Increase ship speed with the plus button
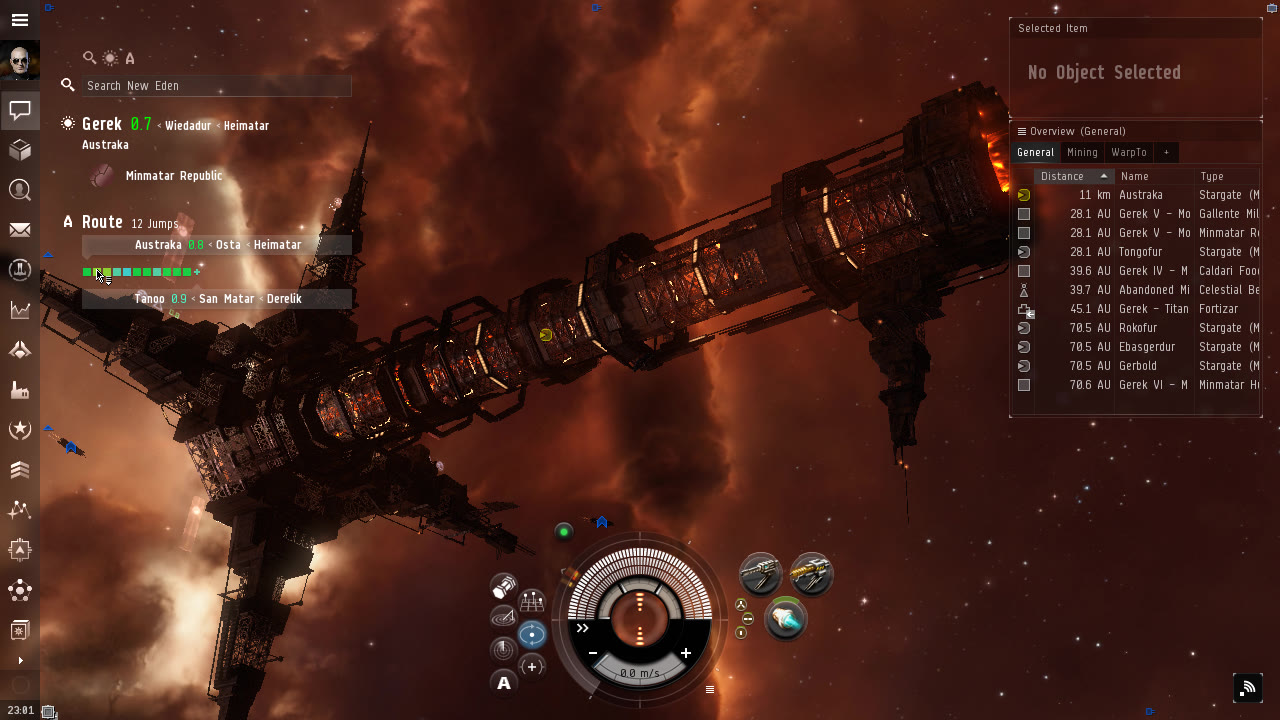Image resolution: width=1280 pixels, height=720 pixels. click(x=686, y=653)
